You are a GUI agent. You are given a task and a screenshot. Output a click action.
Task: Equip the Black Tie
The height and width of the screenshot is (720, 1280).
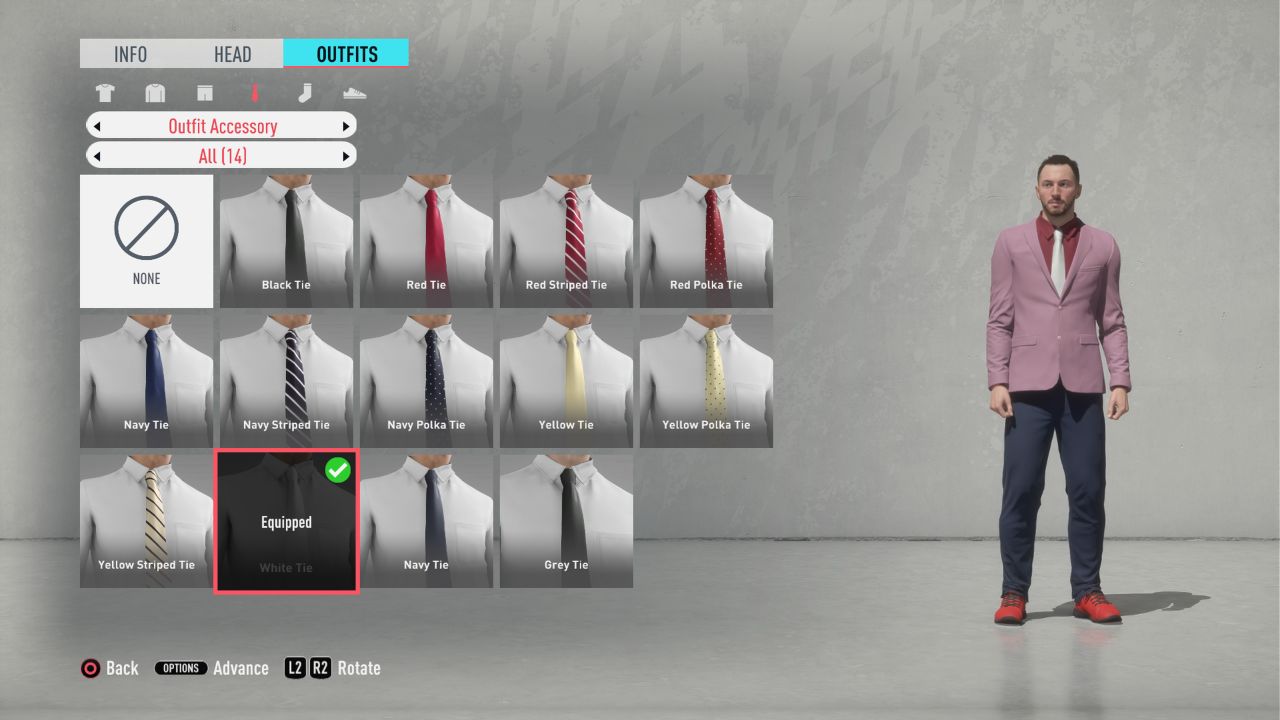click(286, 241)
